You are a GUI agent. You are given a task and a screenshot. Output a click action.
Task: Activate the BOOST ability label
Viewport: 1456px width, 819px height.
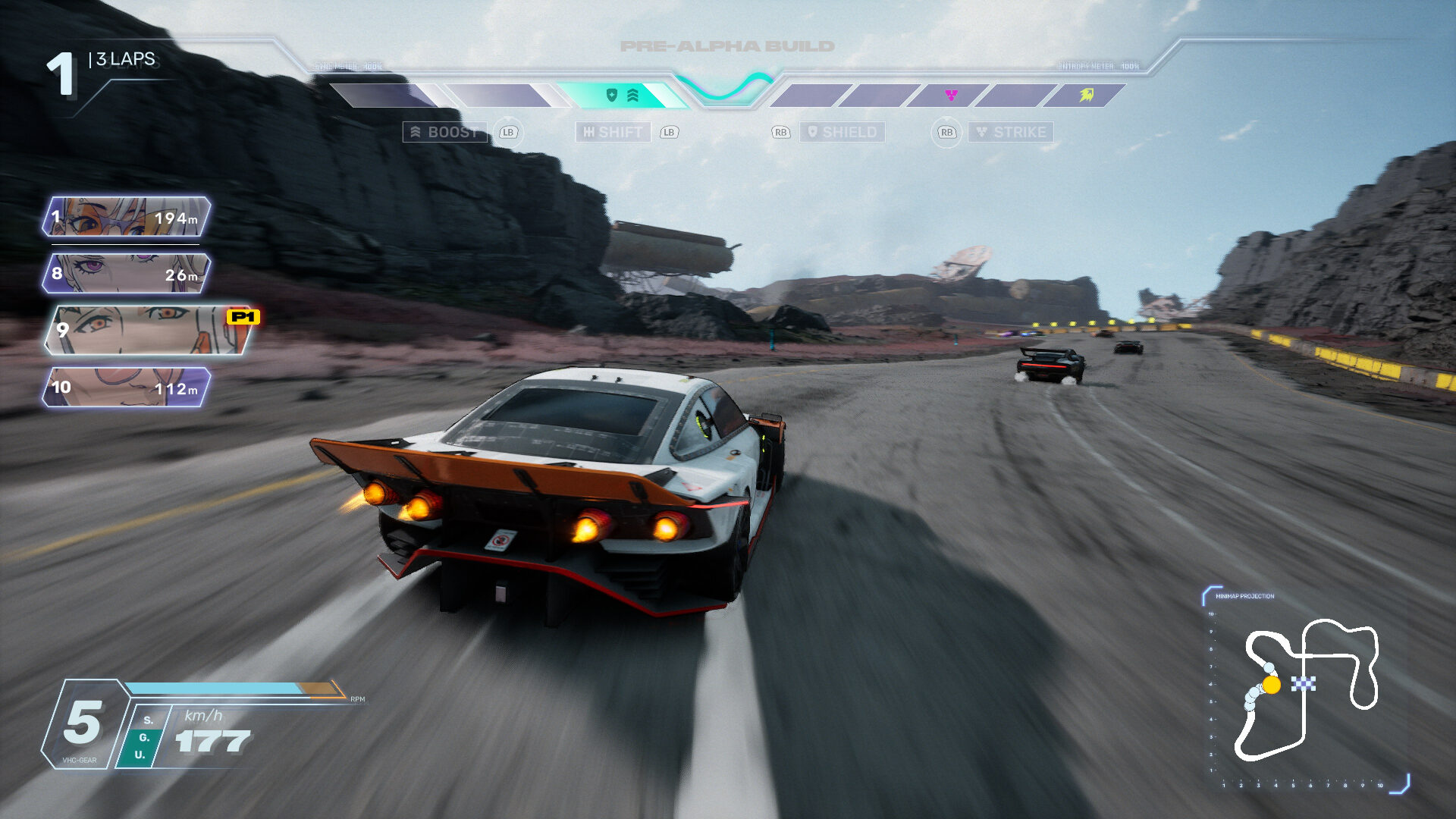444,132
